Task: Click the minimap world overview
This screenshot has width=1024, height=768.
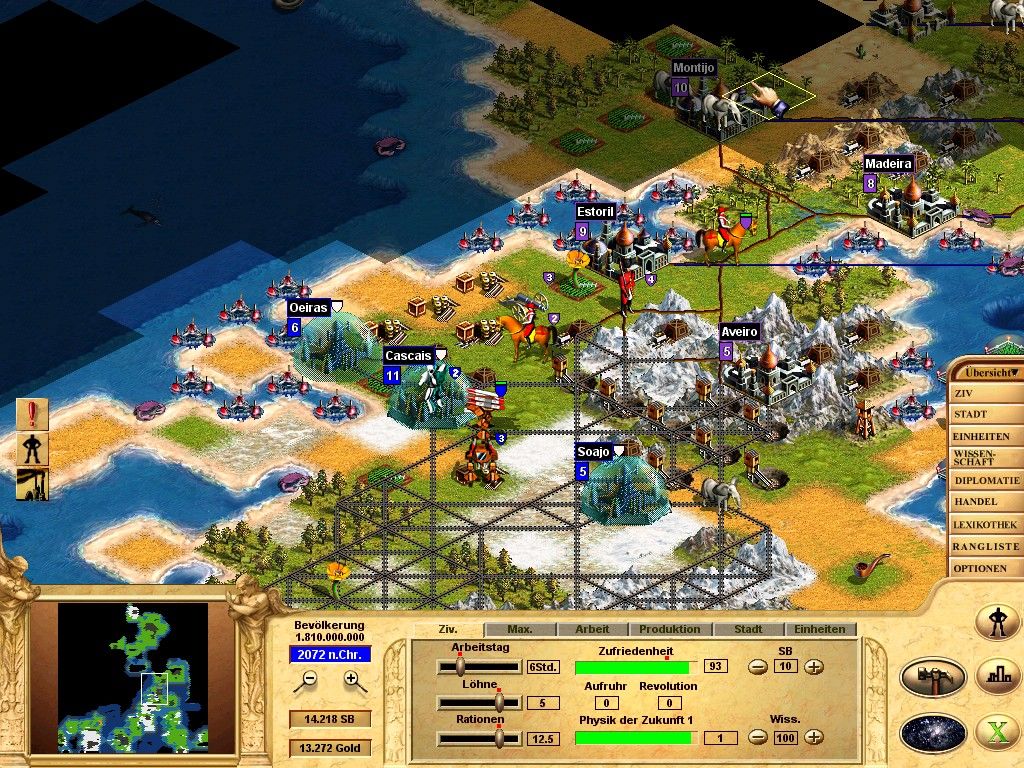Action: pos(133,676)
